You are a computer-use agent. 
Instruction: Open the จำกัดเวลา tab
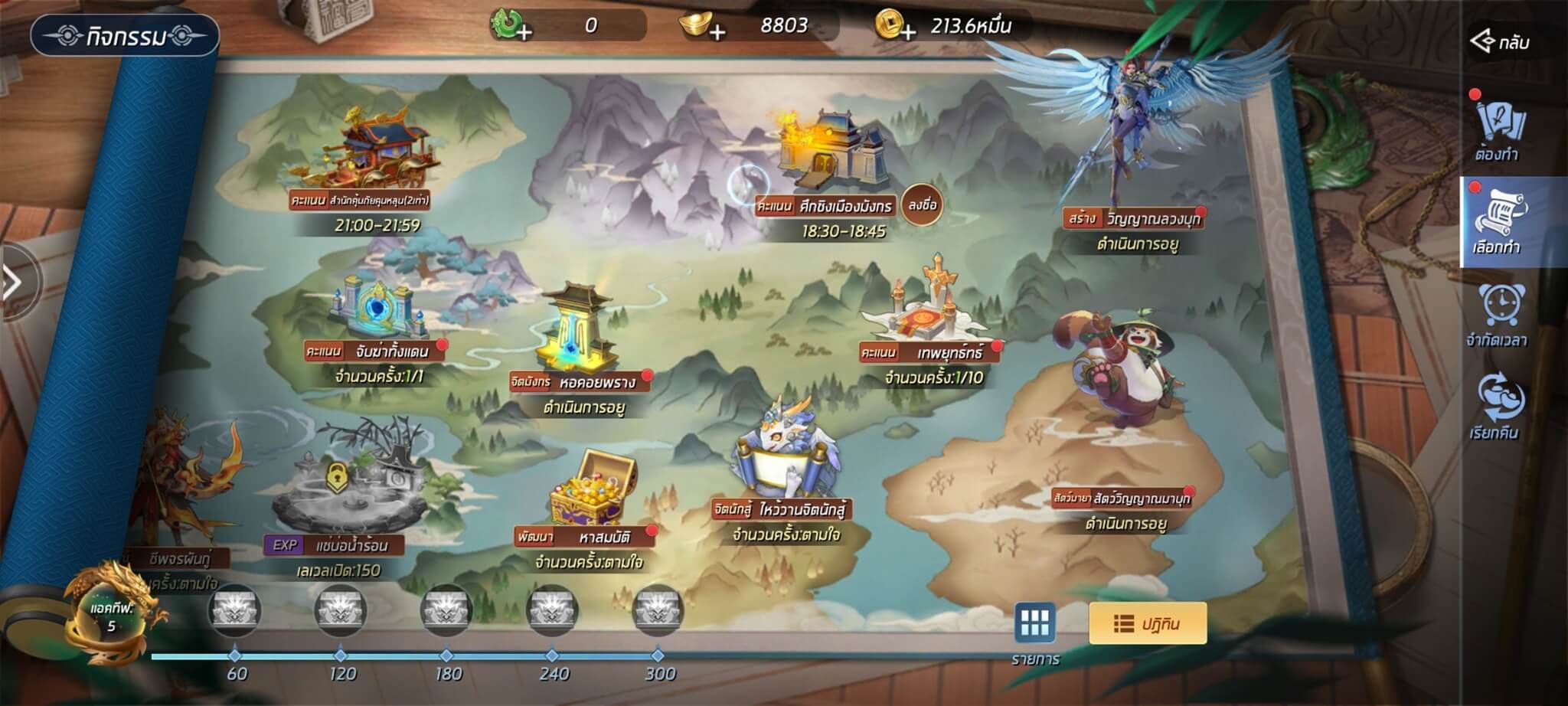(1498, 315)
